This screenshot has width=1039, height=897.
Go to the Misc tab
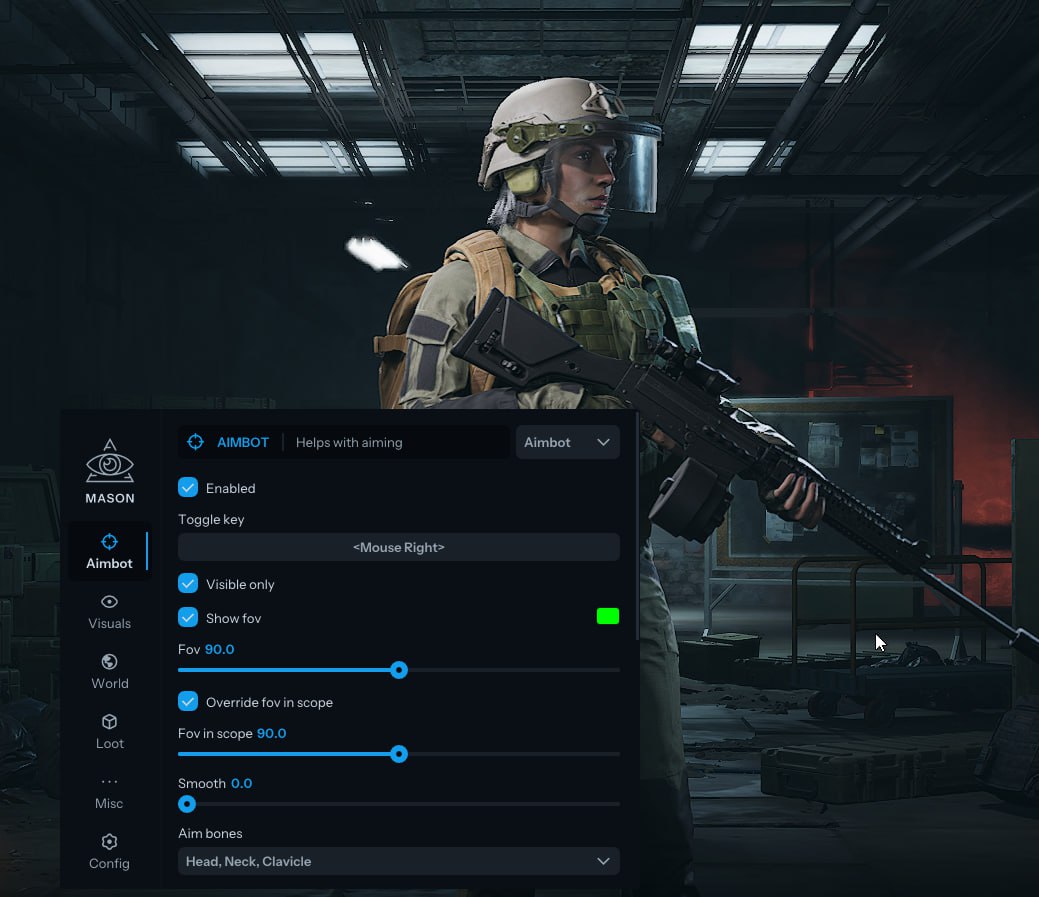pyautogui.click(x=109, y=791)
